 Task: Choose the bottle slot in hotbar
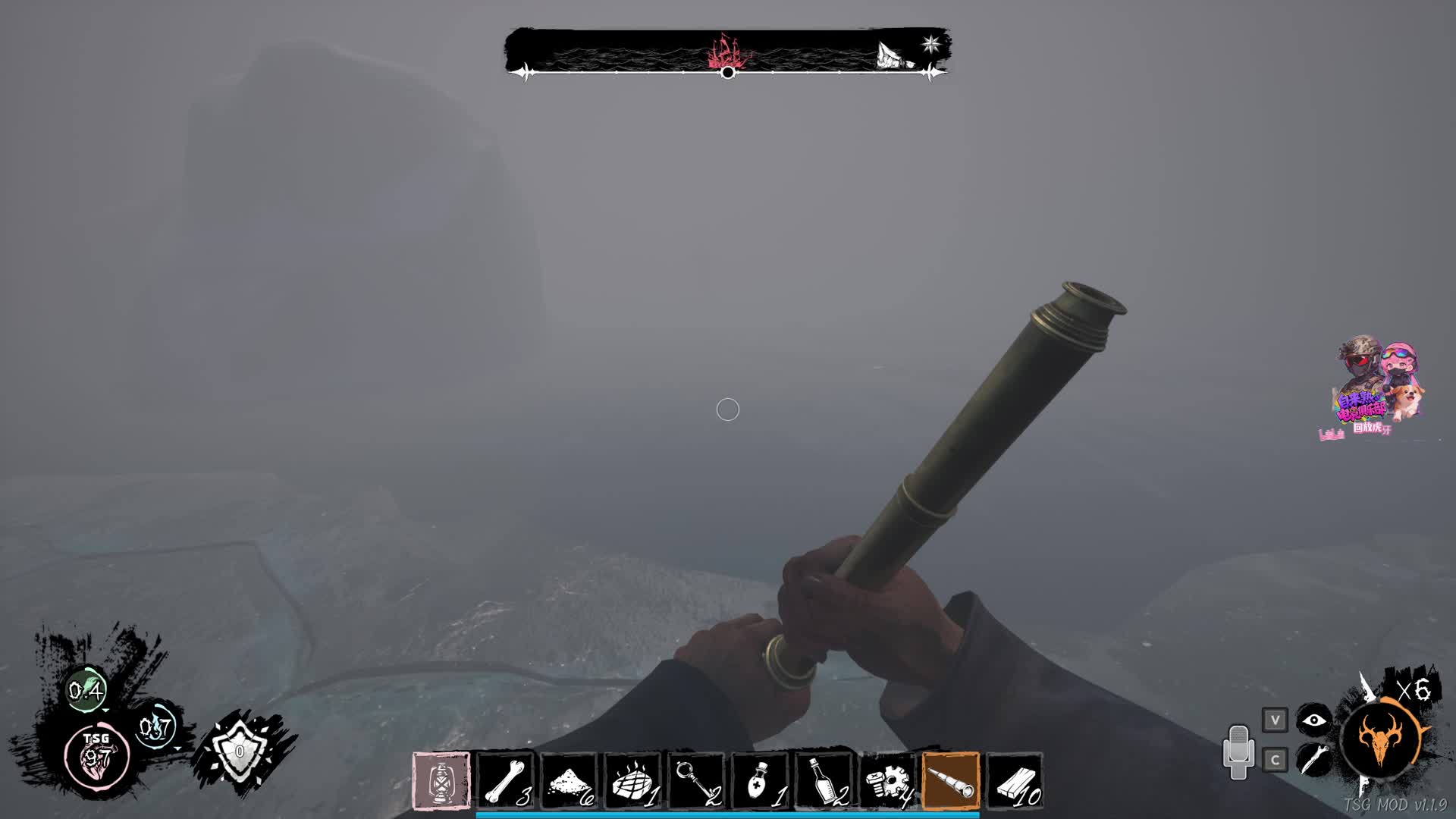824,781
